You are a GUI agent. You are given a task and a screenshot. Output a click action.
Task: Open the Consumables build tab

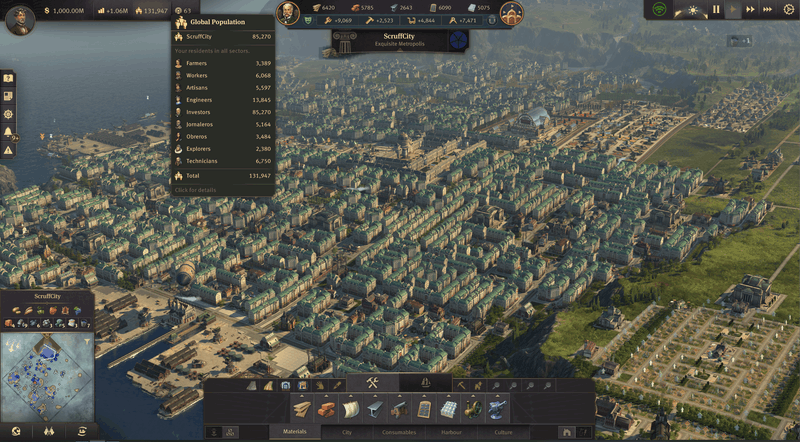pos(398,432)
